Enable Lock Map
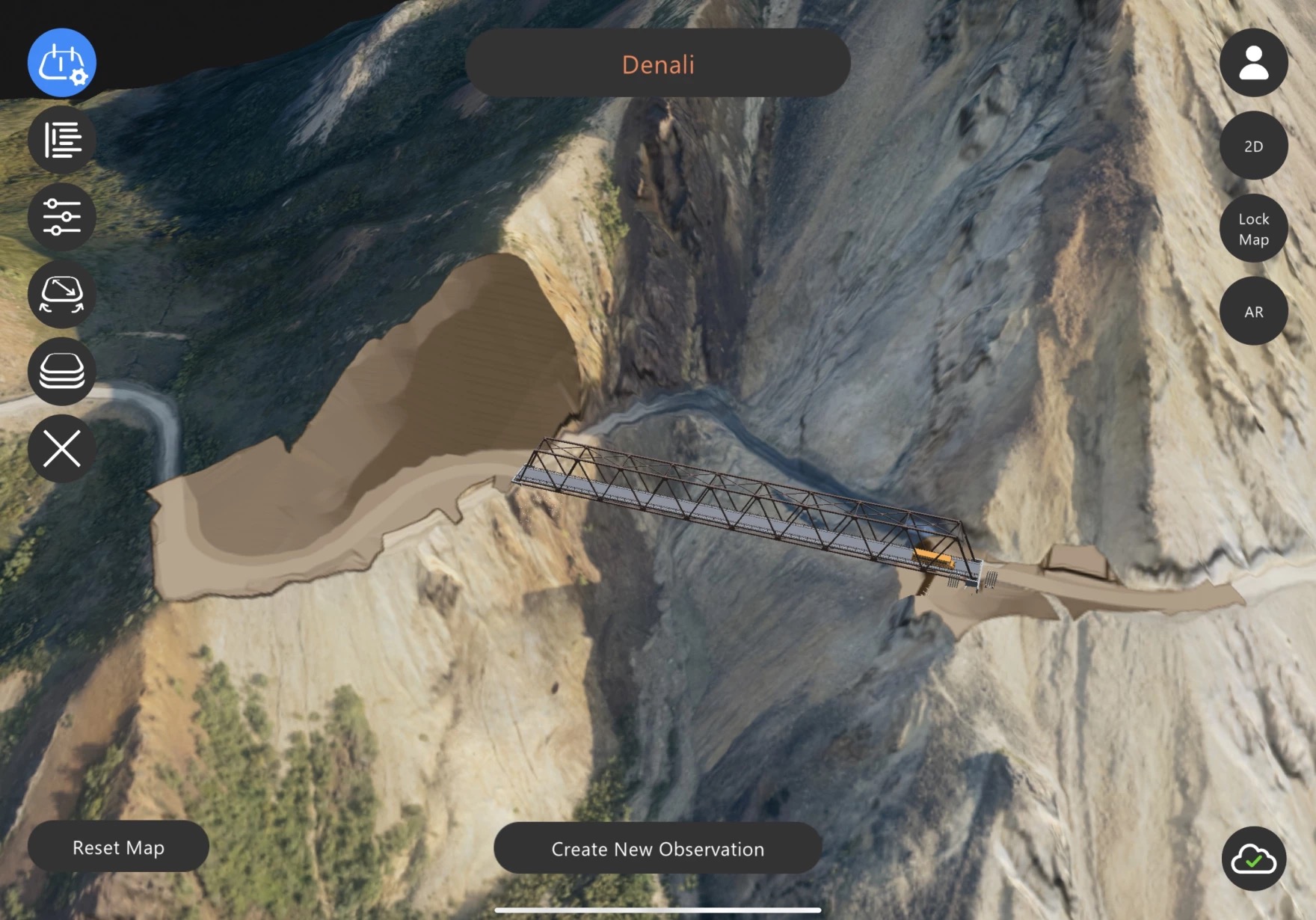The image size is (1316, 920). pos(1253,228)
